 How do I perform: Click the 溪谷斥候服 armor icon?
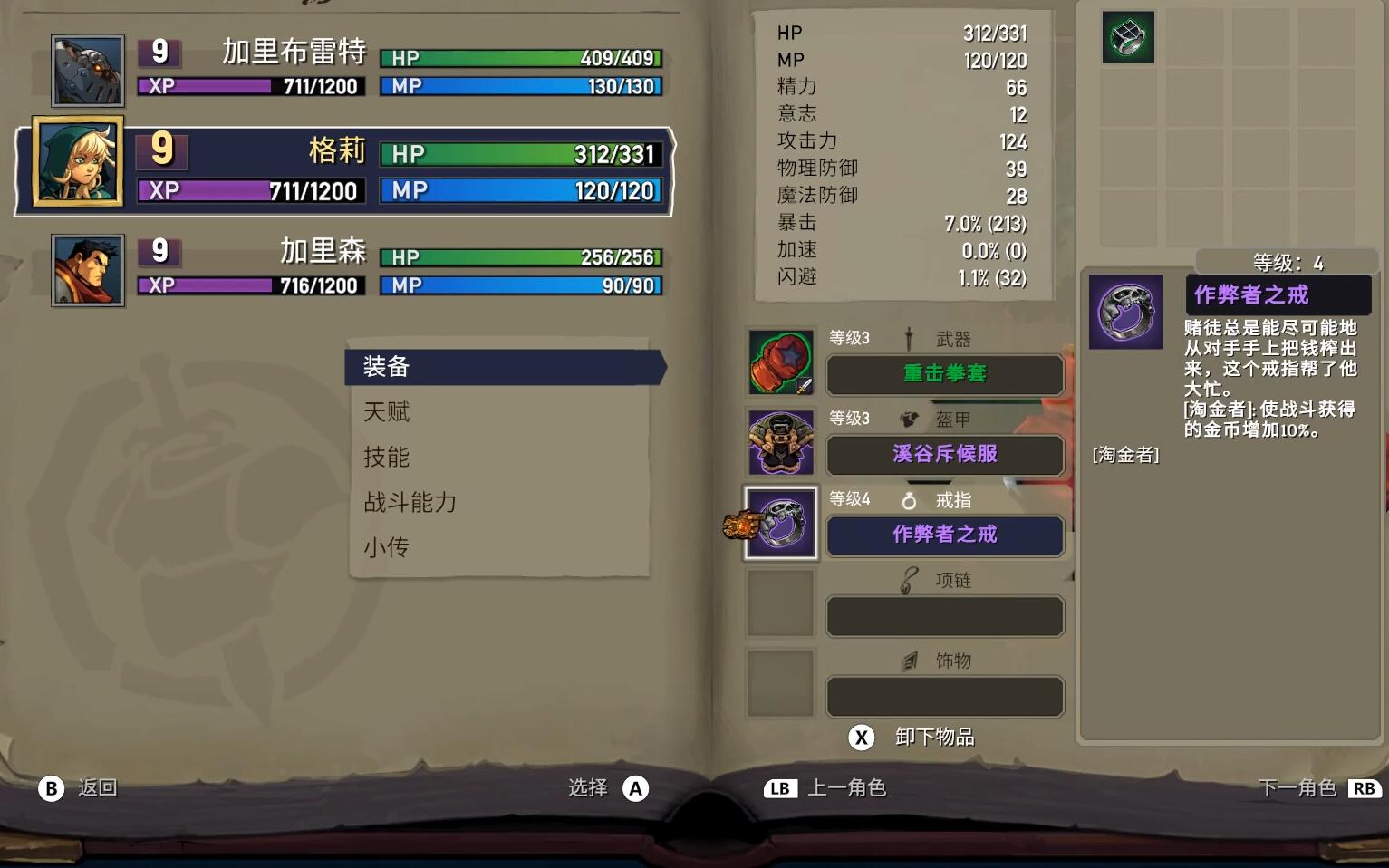[780, 442]
